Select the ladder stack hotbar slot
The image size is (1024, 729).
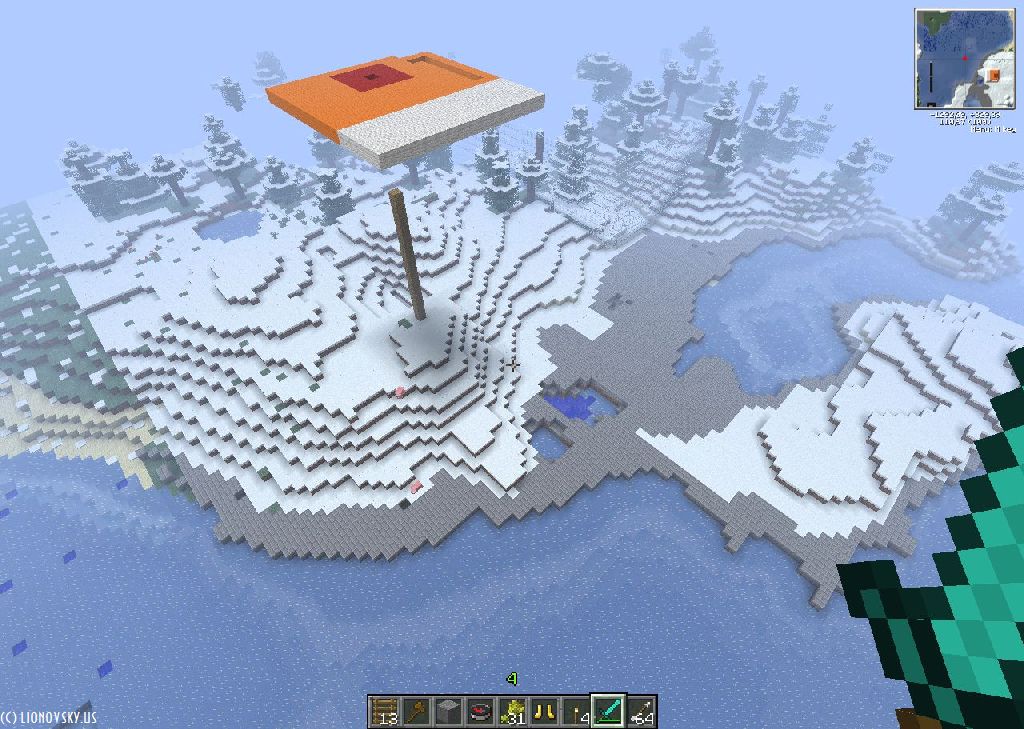(385, 711)
